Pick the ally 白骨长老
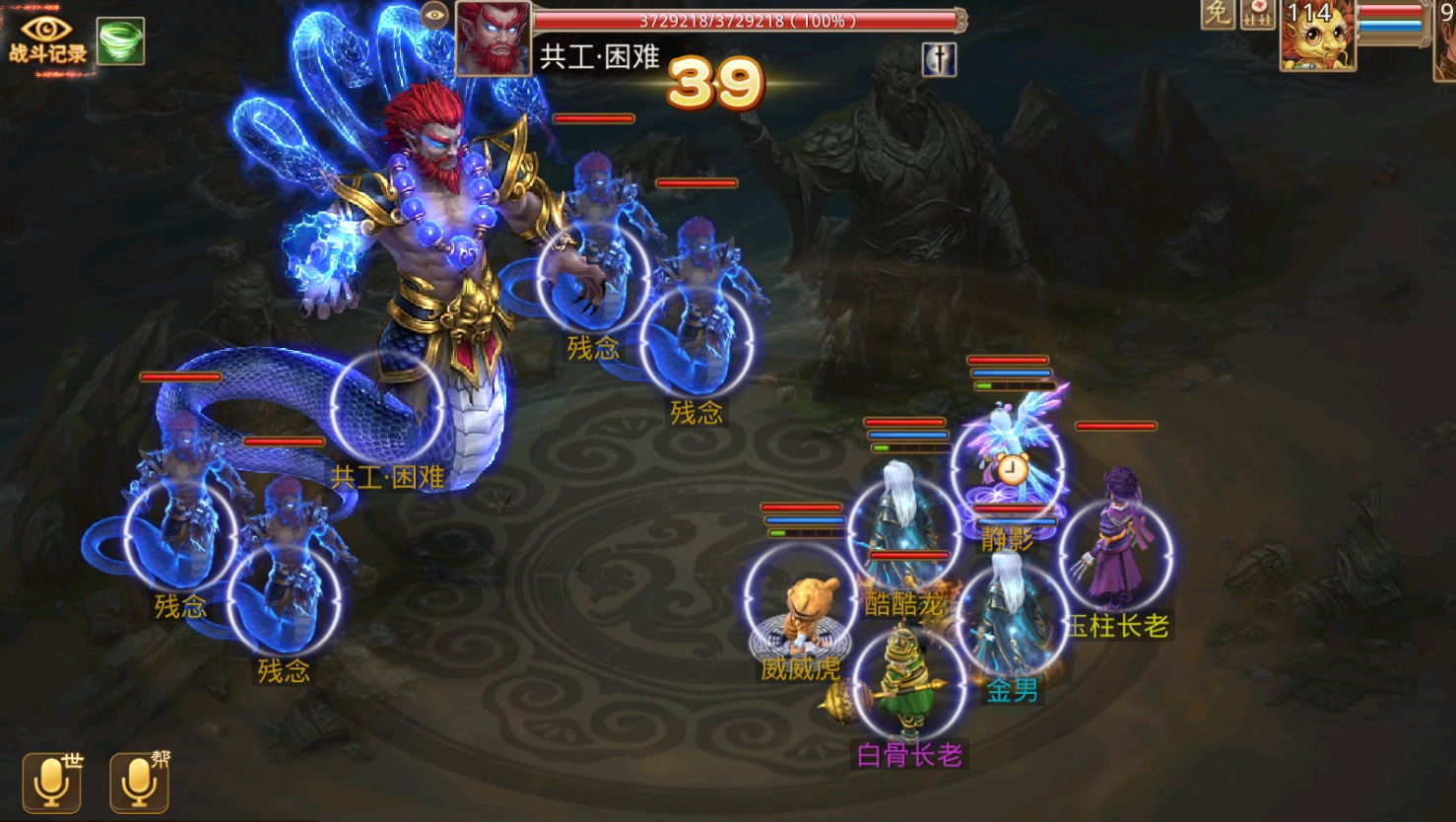The image size is (1456, 822). (908, 682)
